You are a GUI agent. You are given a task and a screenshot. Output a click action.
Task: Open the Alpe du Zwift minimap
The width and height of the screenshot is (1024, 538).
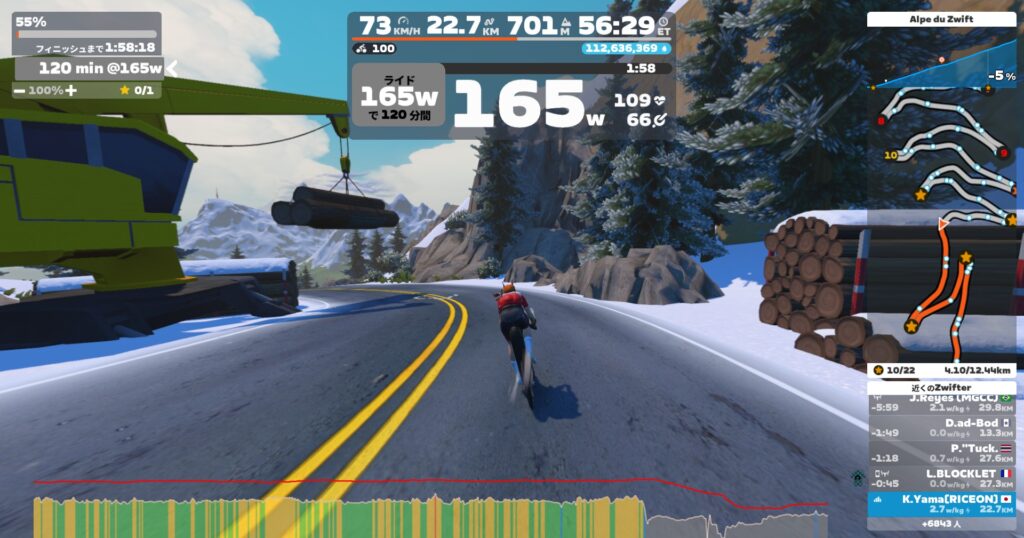(x=941, y=200)
